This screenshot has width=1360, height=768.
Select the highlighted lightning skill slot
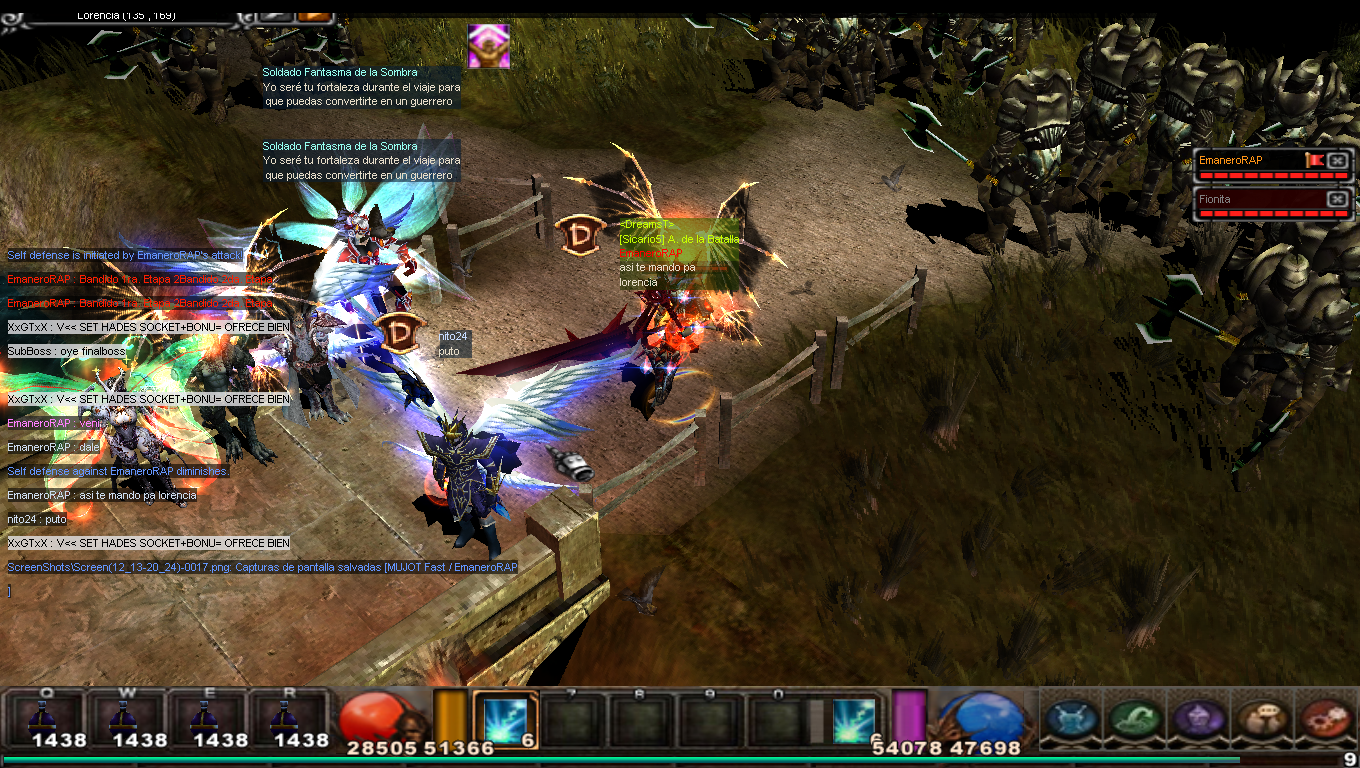505,720
